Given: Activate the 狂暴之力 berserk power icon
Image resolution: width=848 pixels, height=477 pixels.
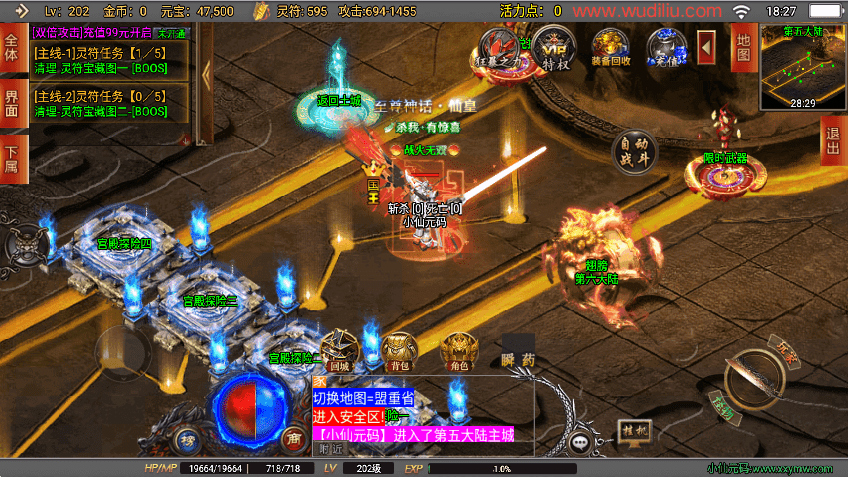Looking at the screenshot, I should 500,46.
